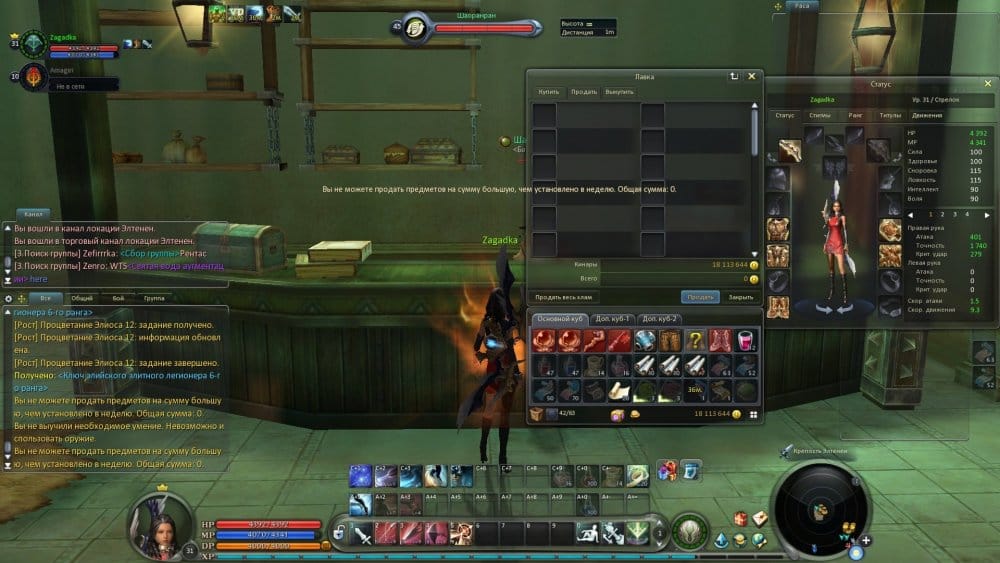Choose Продать весь хлам to sell junk
Viewport: 1000px width, 563px height.
pos(564,297)
